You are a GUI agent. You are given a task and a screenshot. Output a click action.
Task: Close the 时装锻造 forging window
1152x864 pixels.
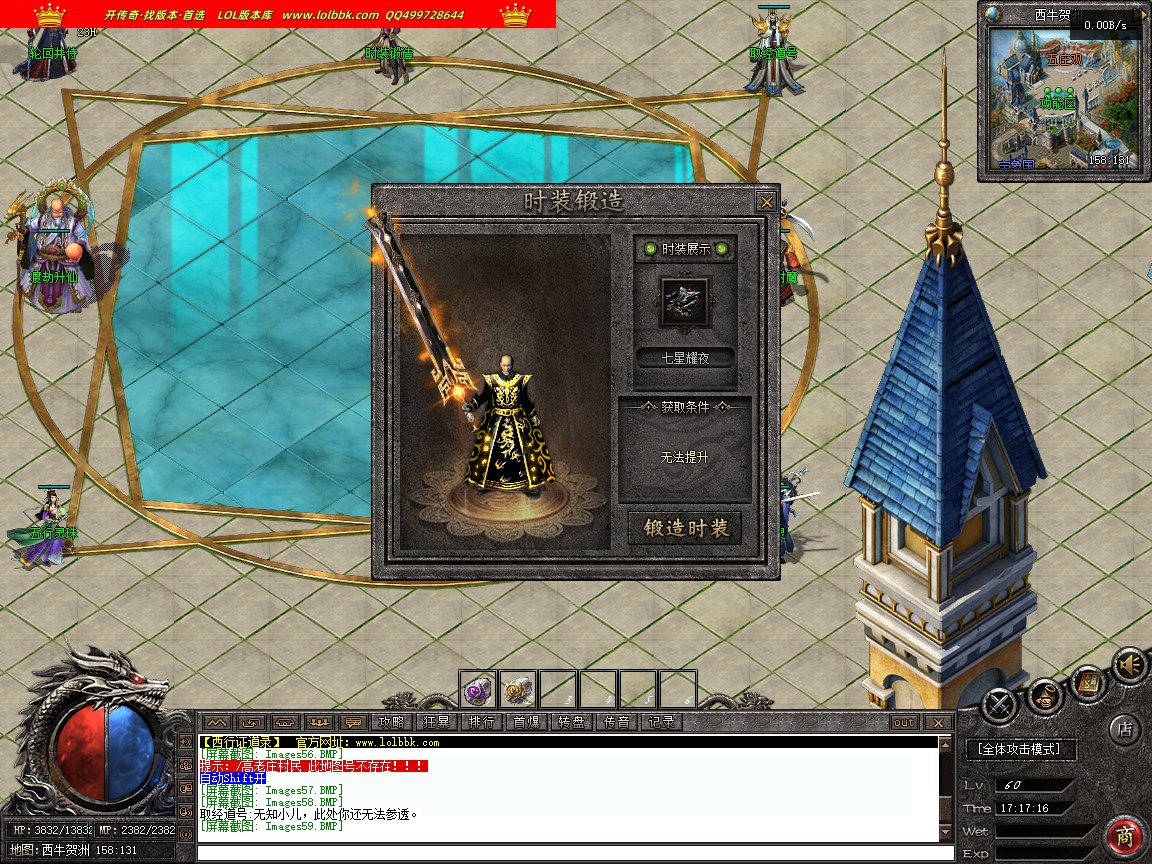tap(766, 201)
